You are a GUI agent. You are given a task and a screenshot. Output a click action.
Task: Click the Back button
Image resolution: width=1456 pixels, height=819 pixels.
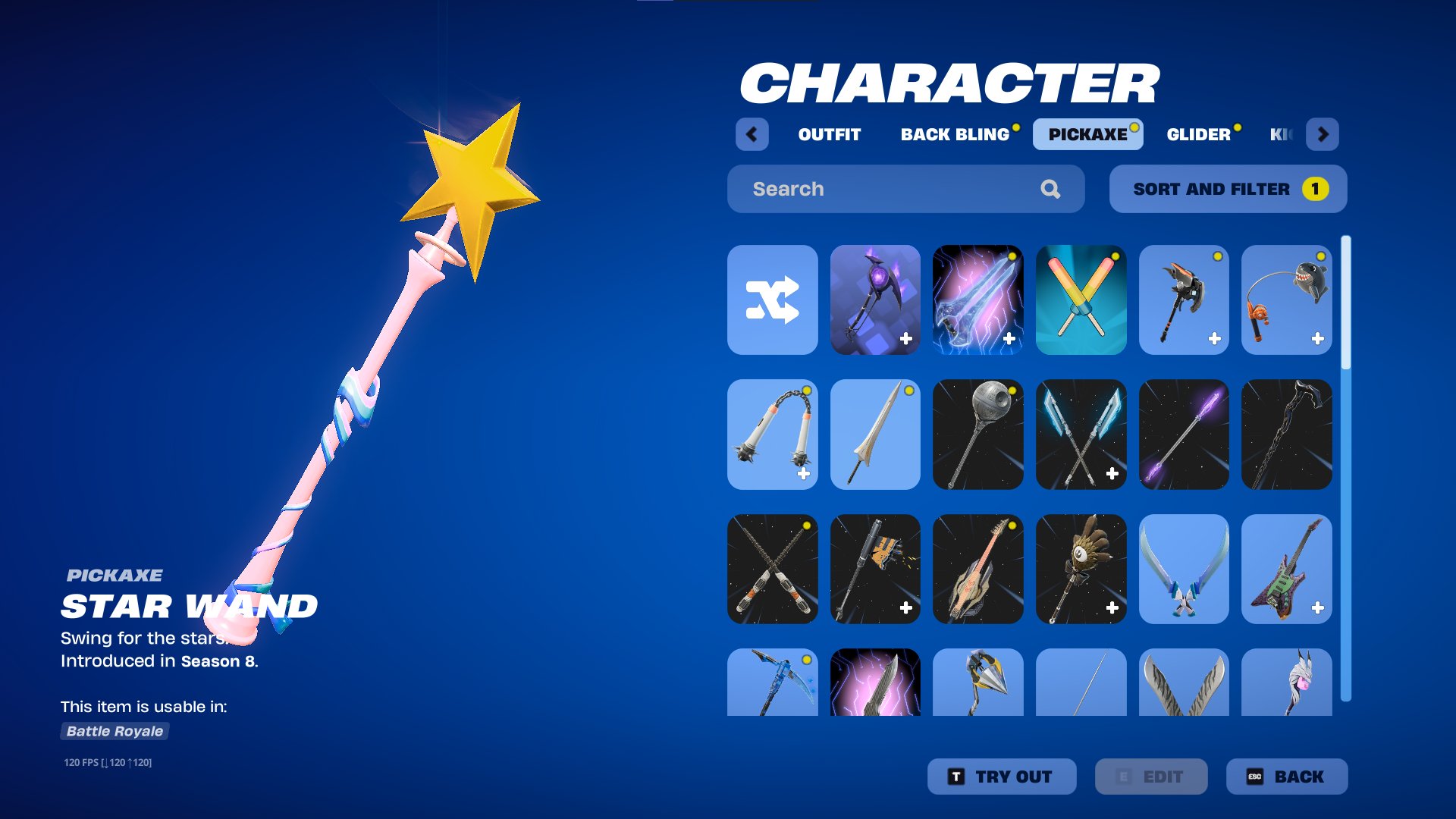pos(1287,776)
